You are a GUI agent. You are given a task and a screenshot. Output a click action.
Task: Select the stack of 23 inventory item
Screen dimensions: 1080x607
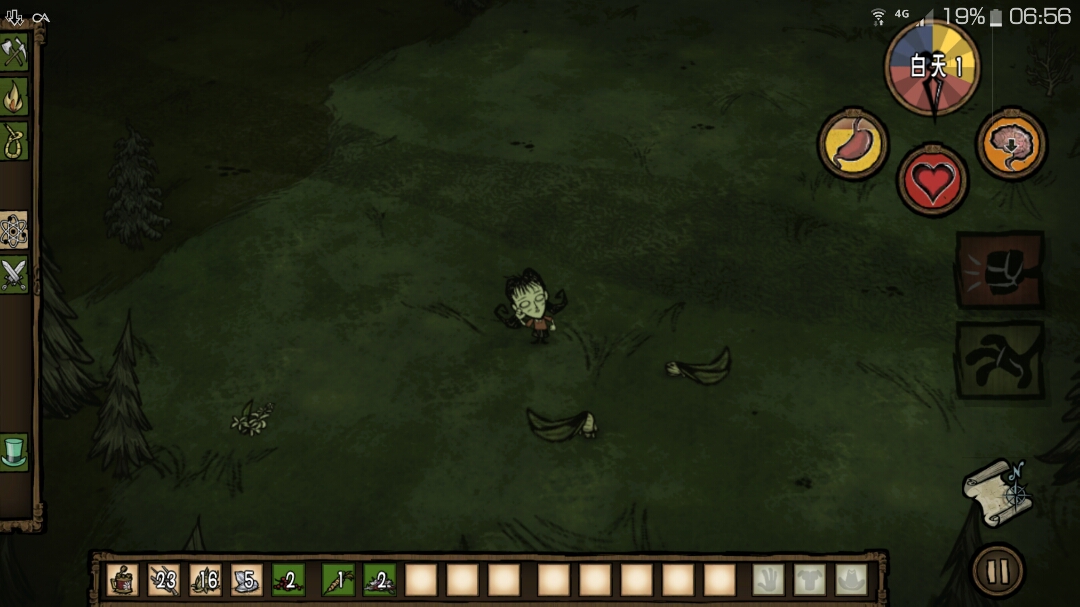(164, 580)
